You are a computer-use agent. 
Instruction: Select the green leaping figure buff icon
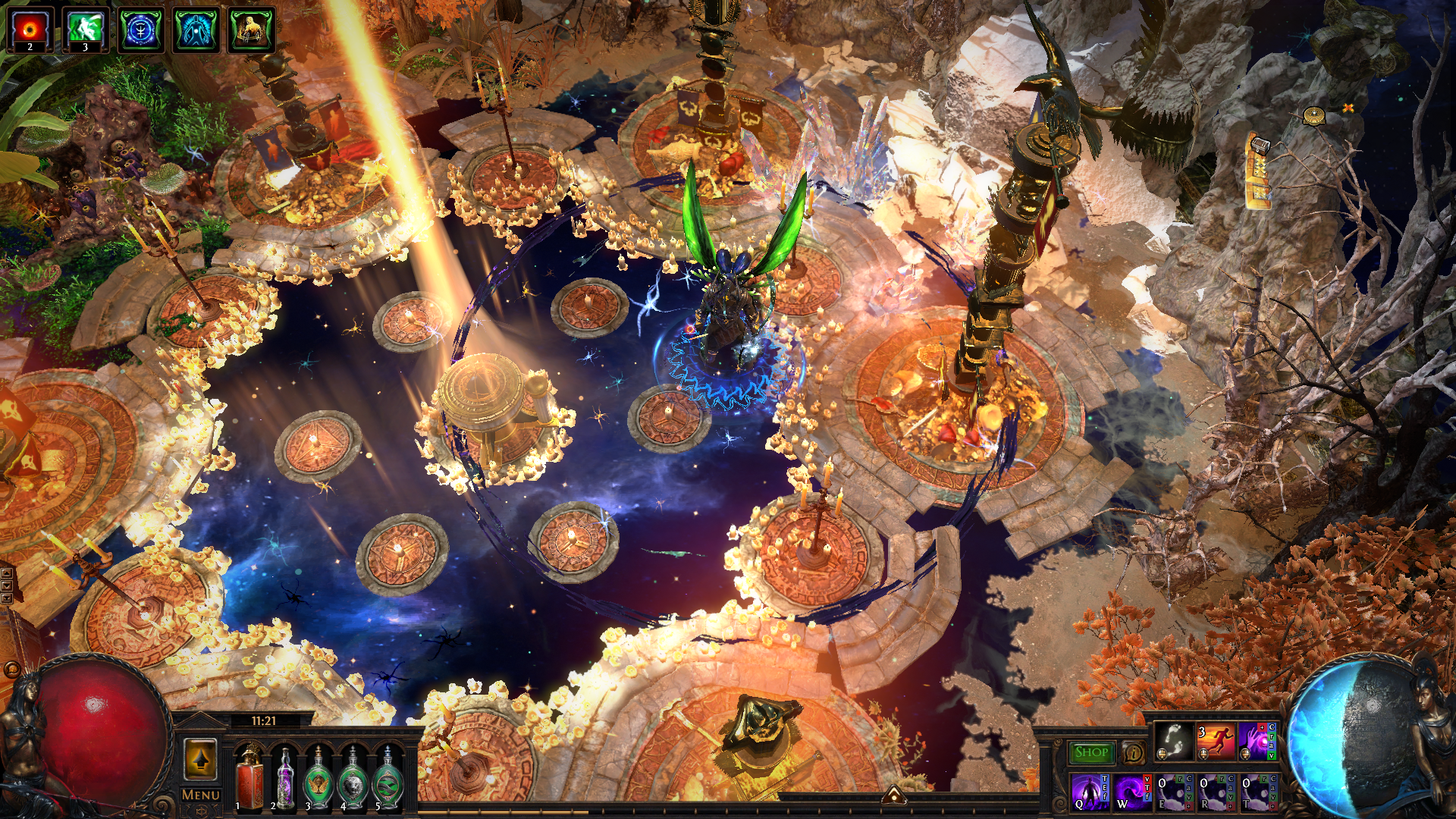click(85, 30)
